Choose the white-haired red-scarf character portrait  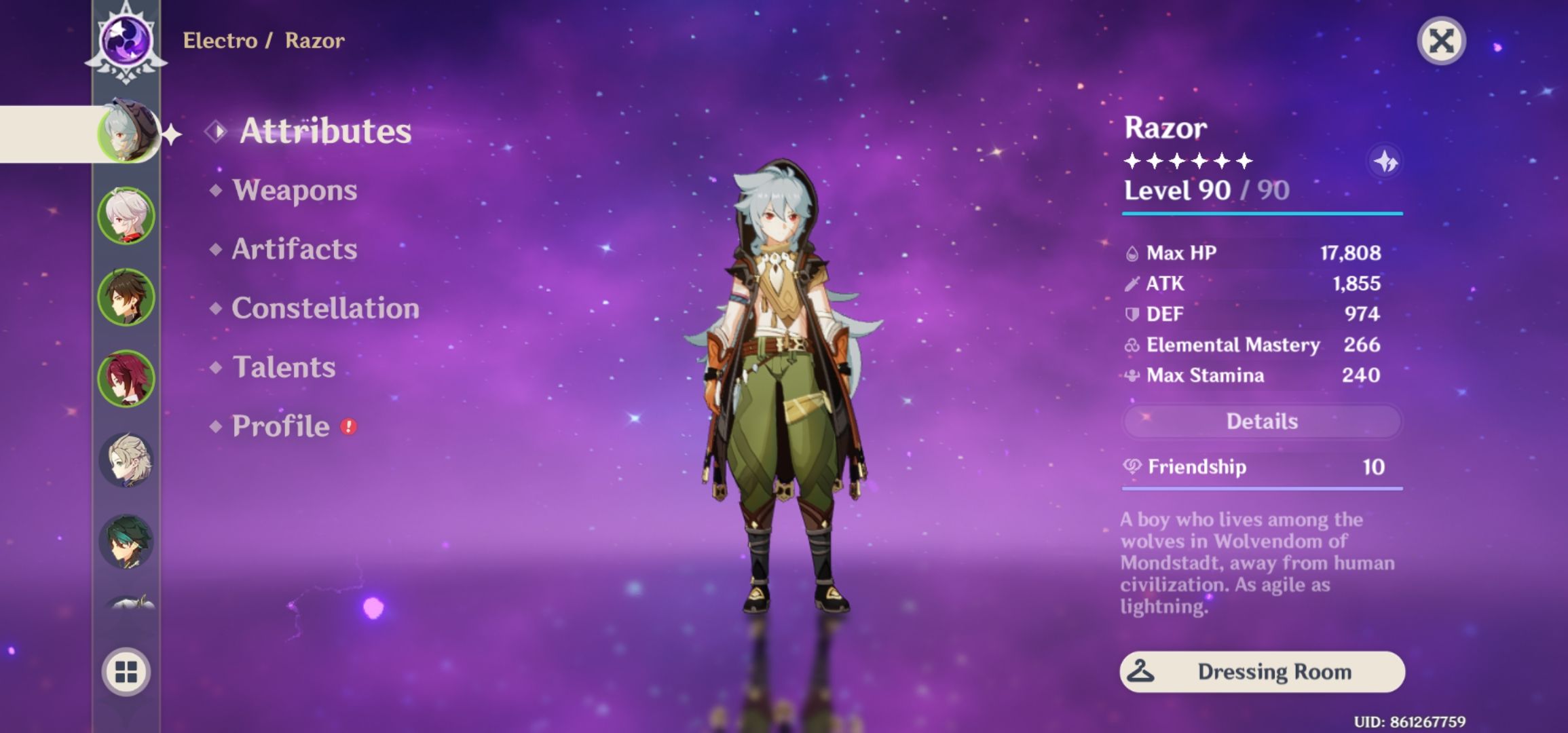tap(126, 217)
